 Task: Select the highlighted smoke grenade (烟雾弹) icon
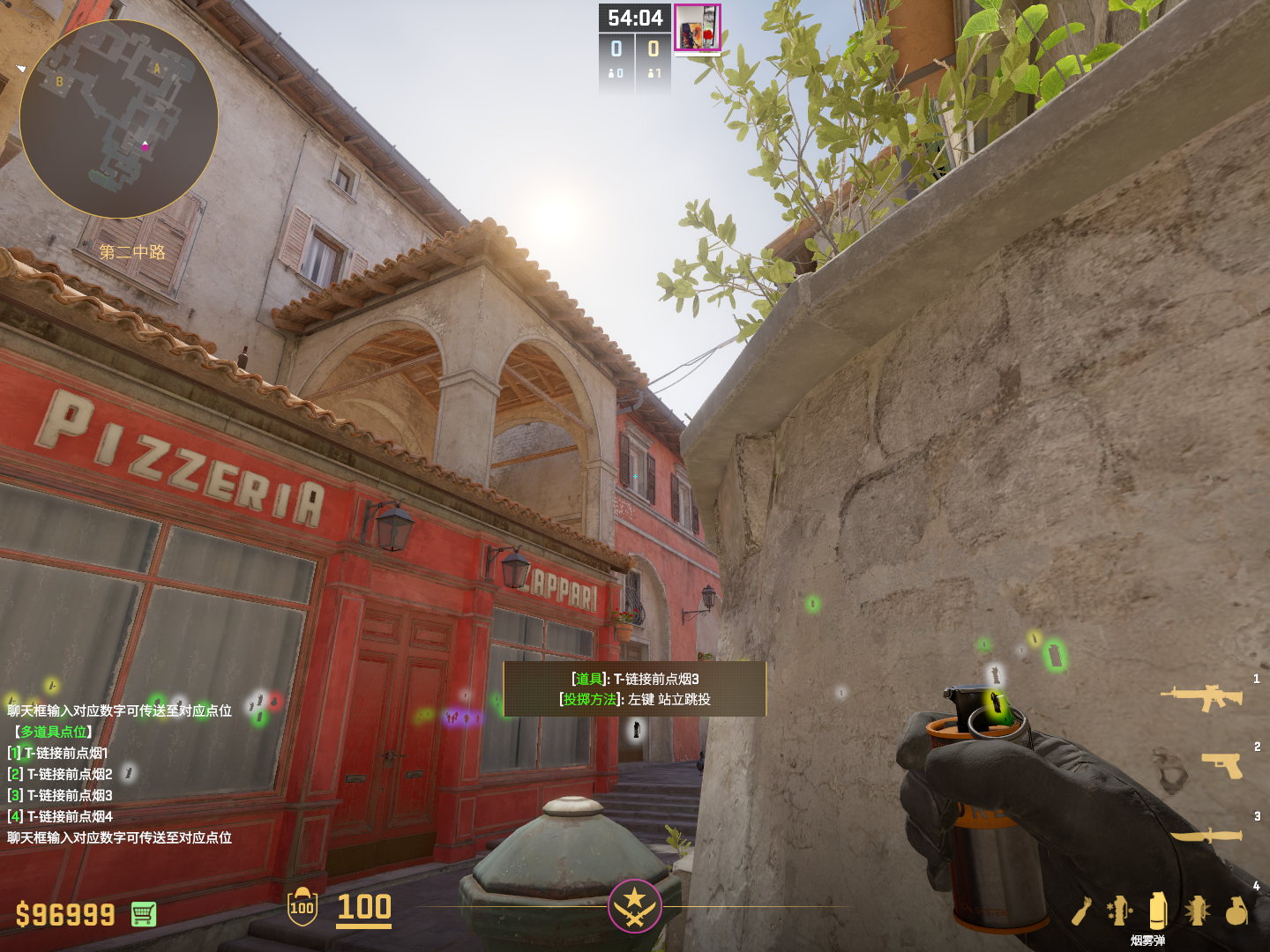1158,911
